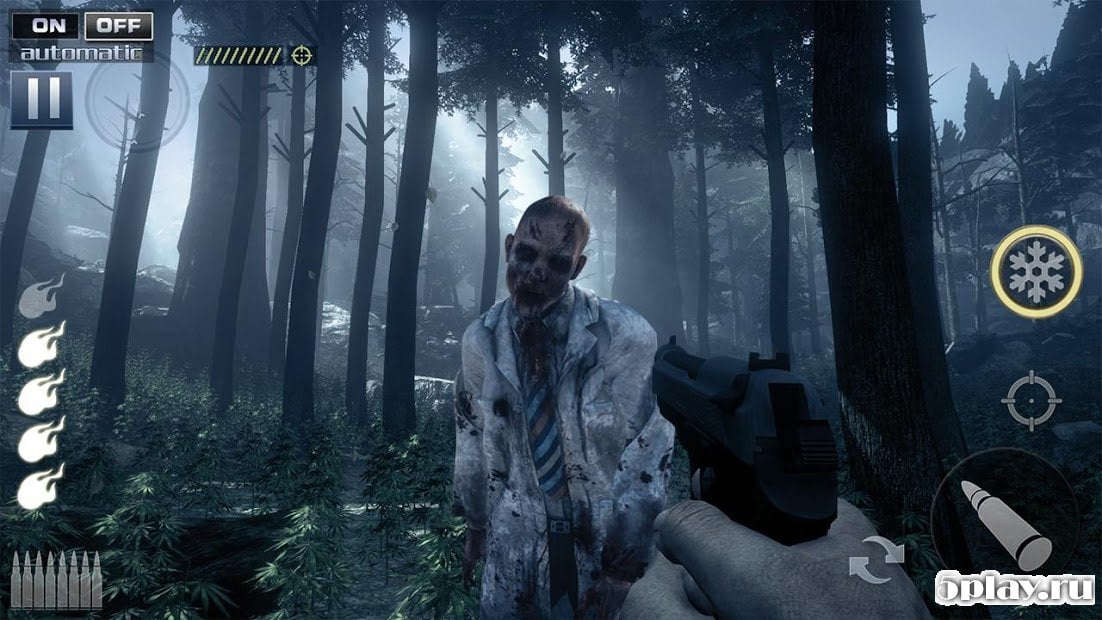Turn automatic fire OFF
Image resolution: width=1102 pixels, height=620 pixels.
pos(118,25)
